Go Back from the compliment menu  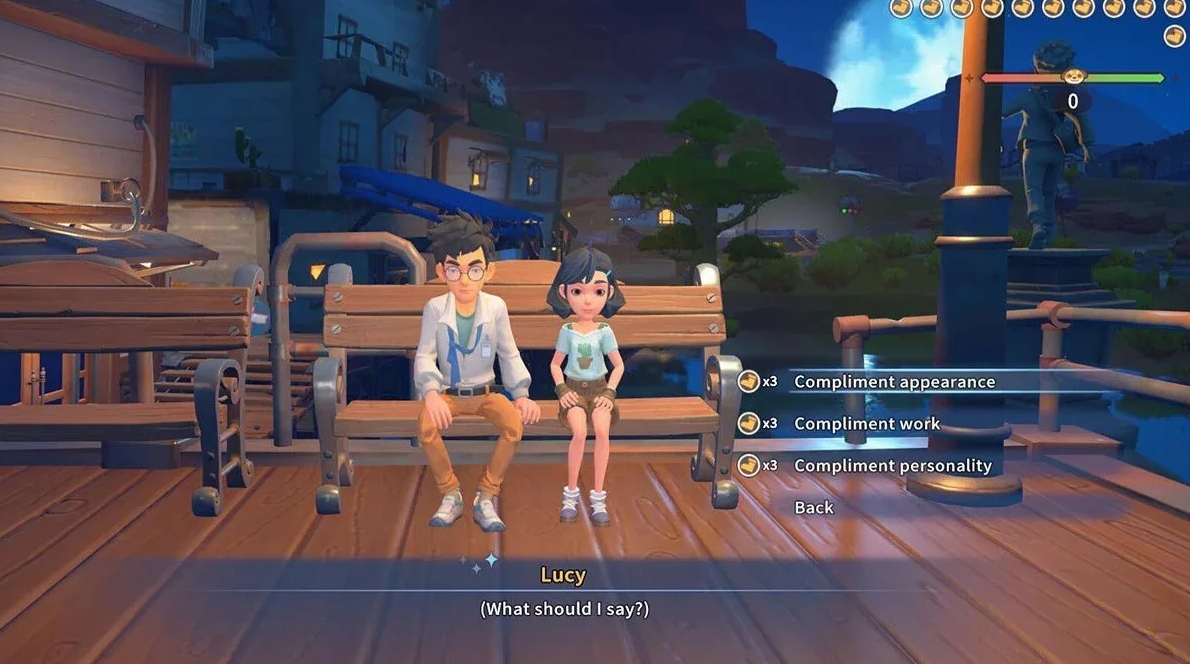click(813, 508)
